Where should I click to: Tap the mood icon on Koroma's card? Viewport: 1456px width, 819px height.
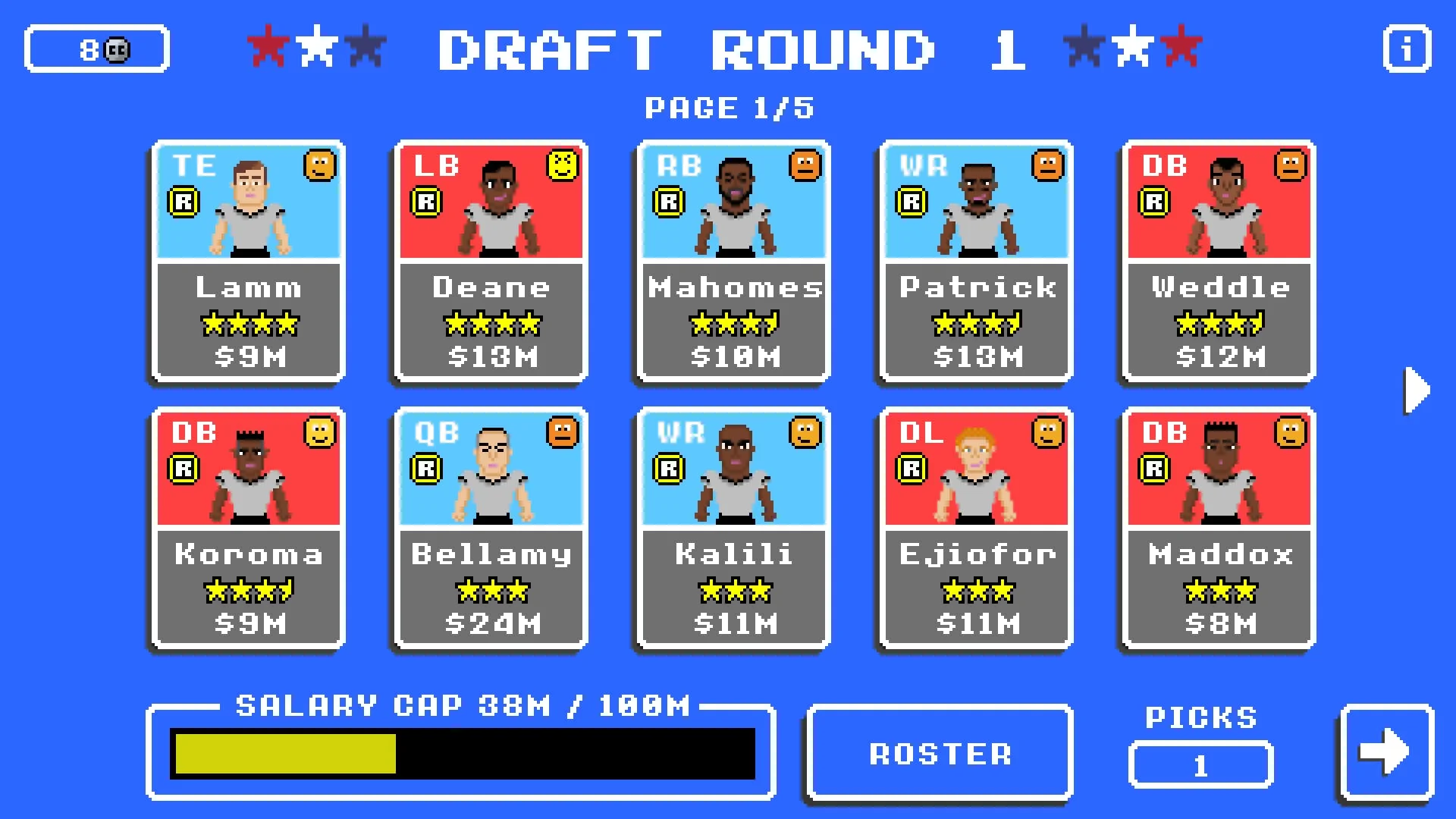tap(319, 433)
